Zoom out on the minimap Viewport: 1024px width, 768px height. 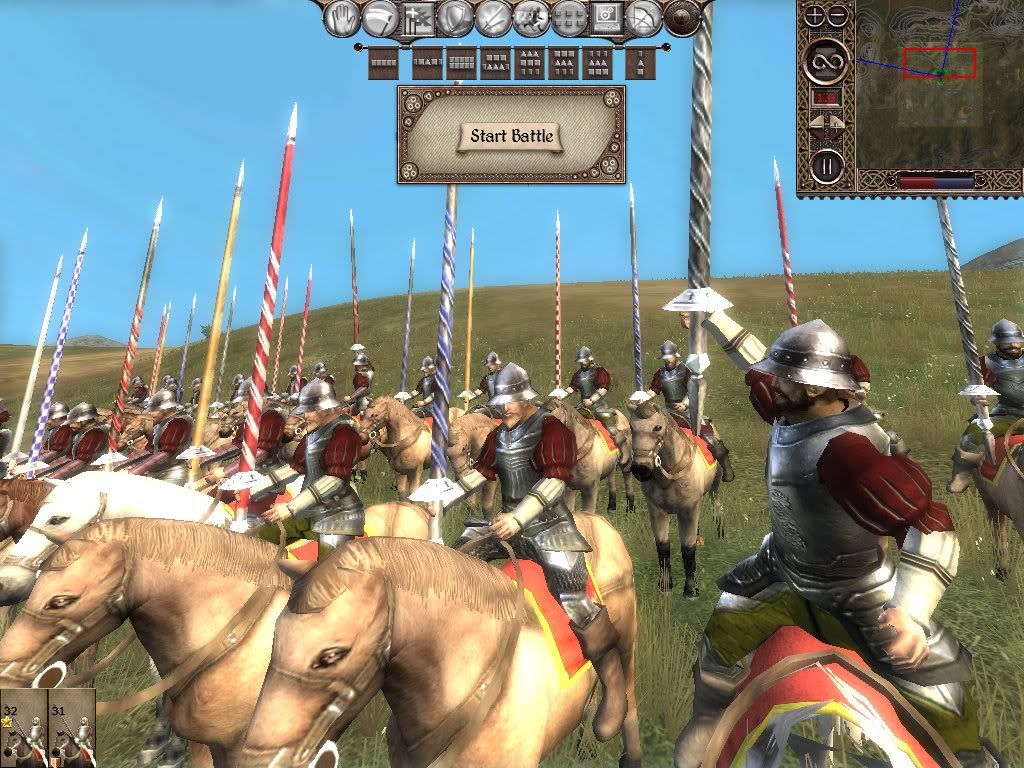click(838, 15)
